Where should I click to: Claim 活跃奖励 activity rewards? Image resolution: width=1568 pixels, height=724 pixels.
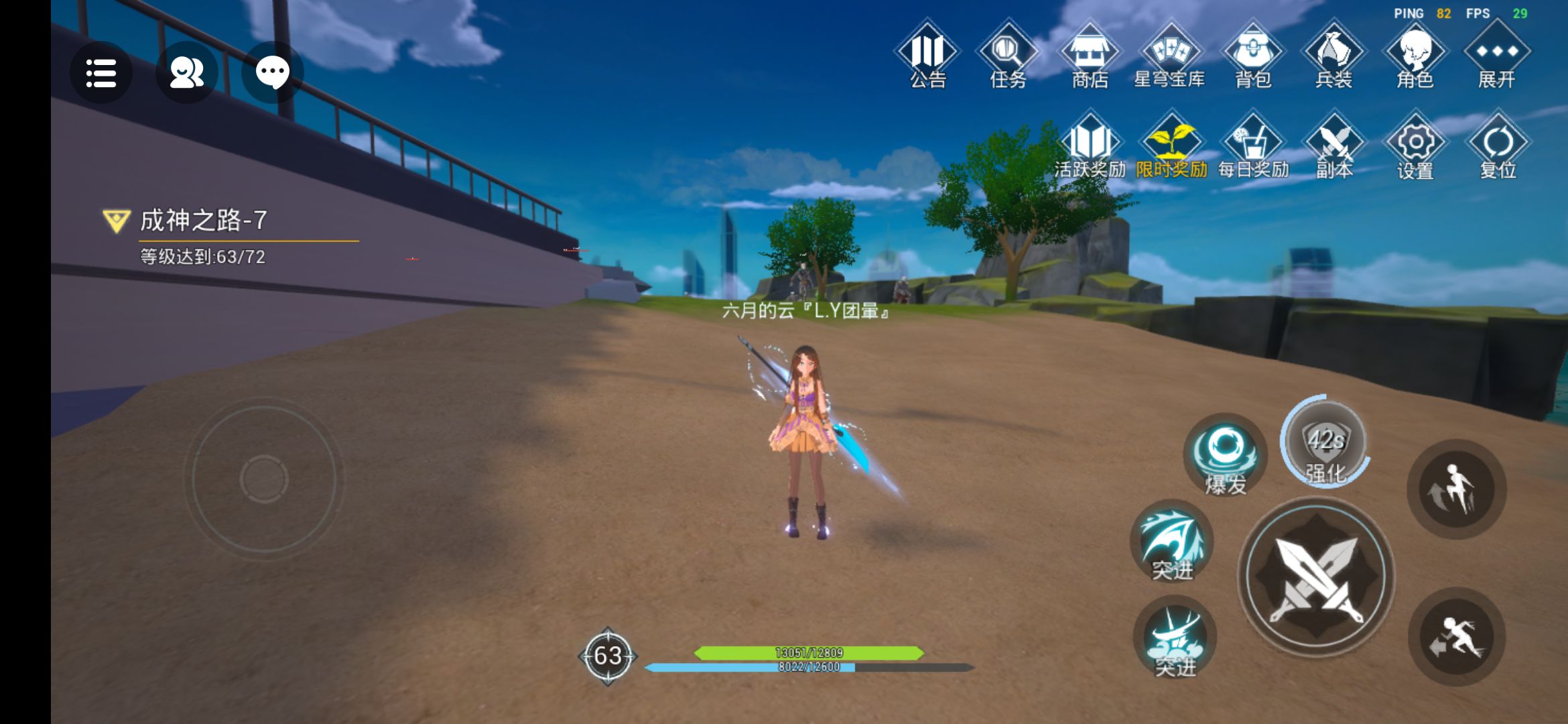click(1090, 147)
